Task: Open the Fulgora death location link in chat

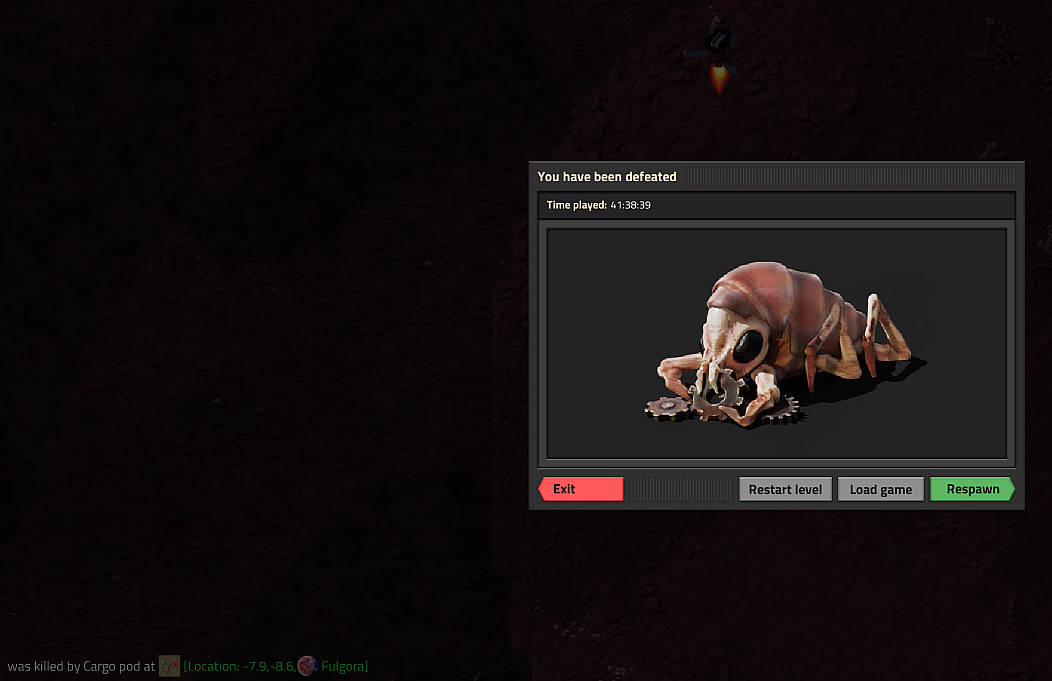Action: [x=275, y=666]
